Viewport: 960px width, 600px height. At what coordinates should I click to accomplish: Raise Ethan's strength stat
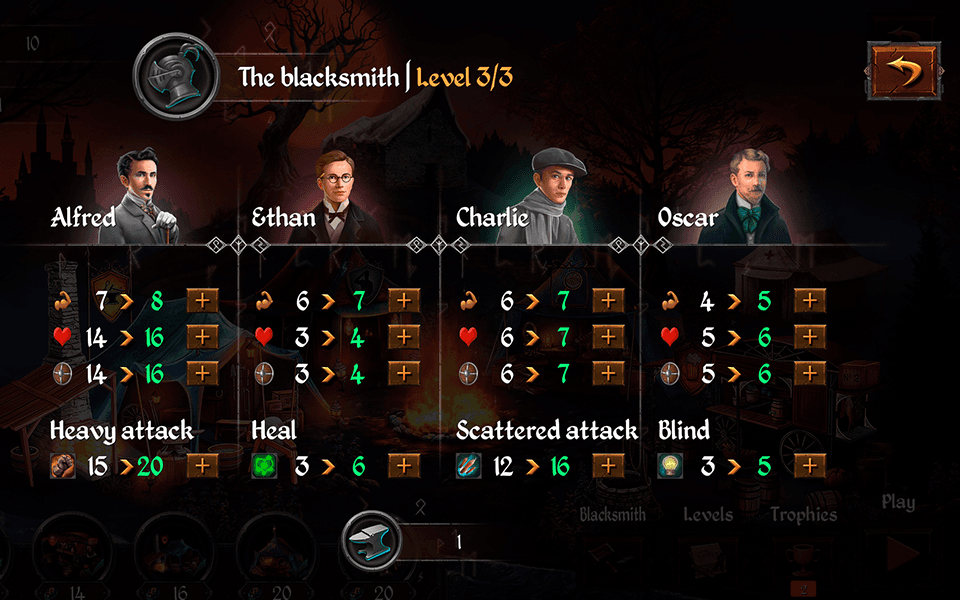click(404, 300)
